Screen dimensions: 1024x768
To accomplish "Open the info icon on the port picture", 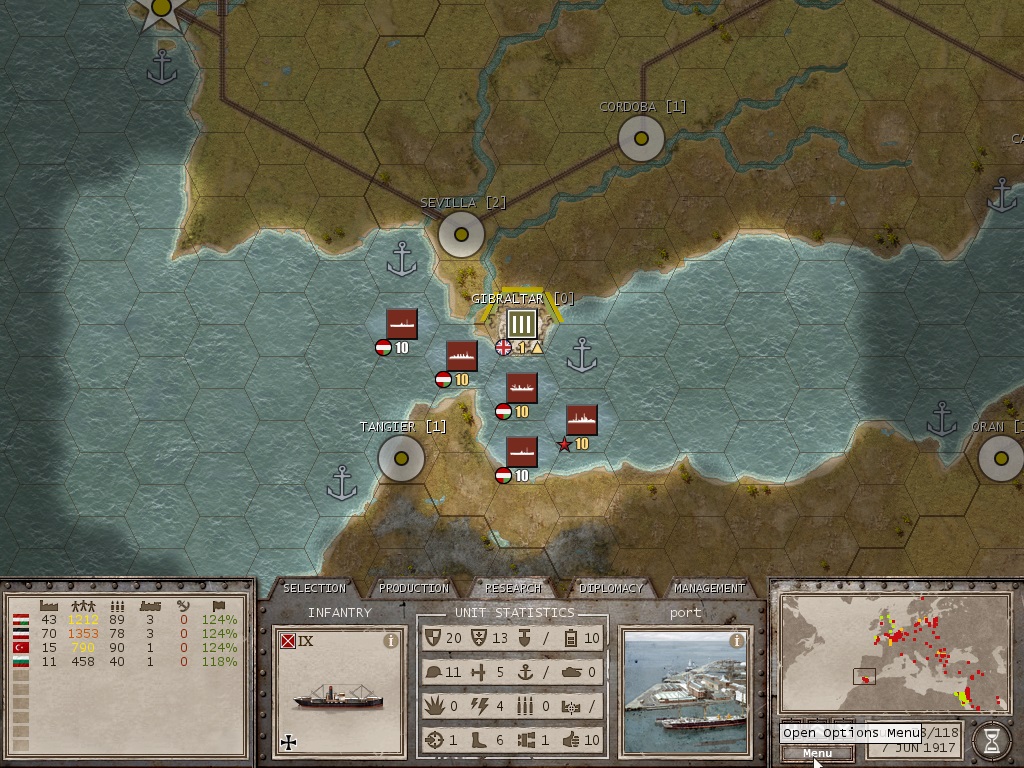I will tap(737, 641).
